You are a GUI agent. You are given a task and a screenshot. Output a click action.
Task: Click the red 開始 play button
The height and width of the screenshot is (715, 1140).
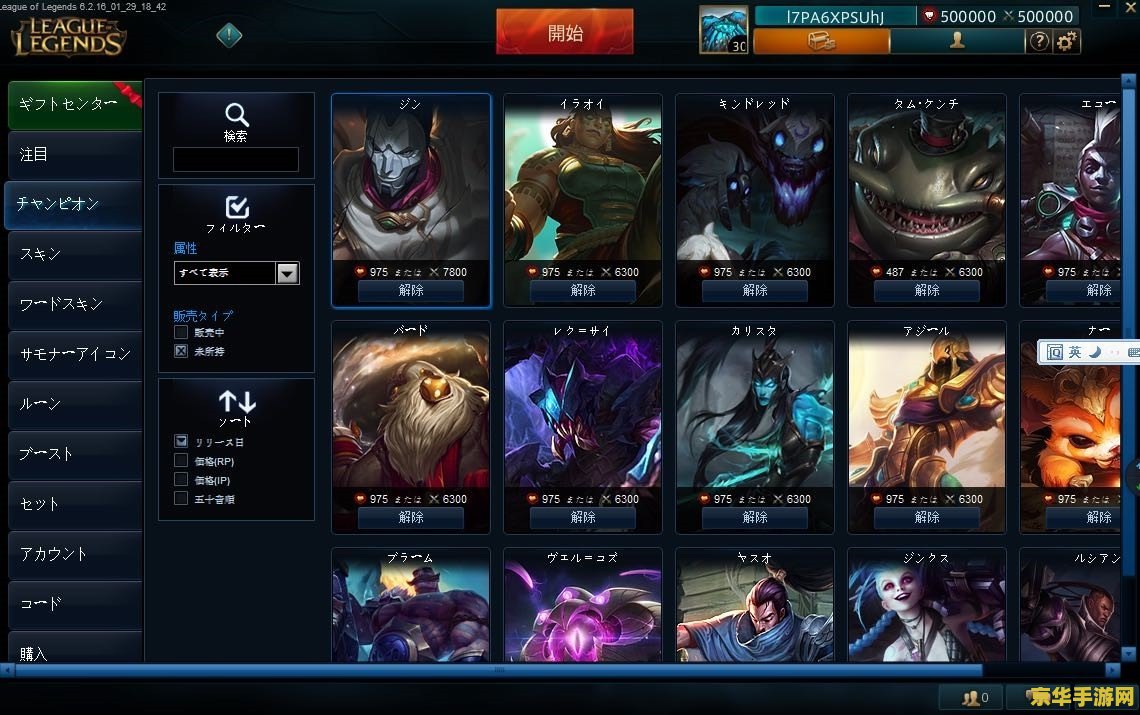565,32
